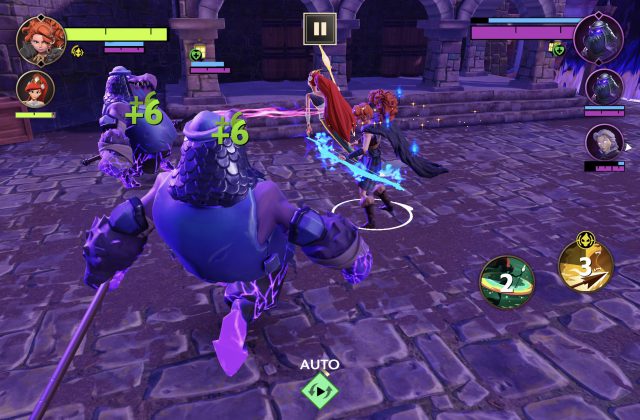Image resolution: width=640 pixels, height=420 pixels.
Task: Target the white-haired enemy portrait
Action: (x=604, y=141)
